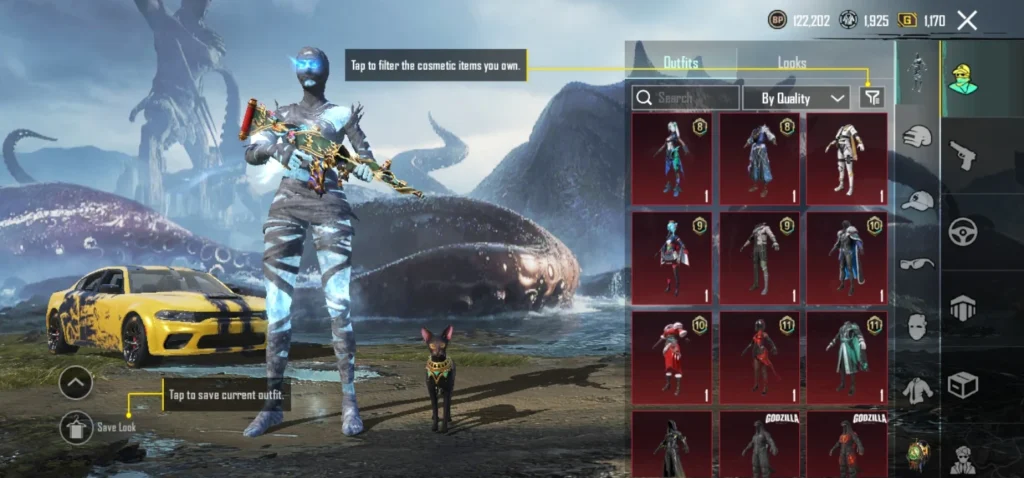
Task: Open the pistol weapon skins section
Action: (x=963, y=155)
